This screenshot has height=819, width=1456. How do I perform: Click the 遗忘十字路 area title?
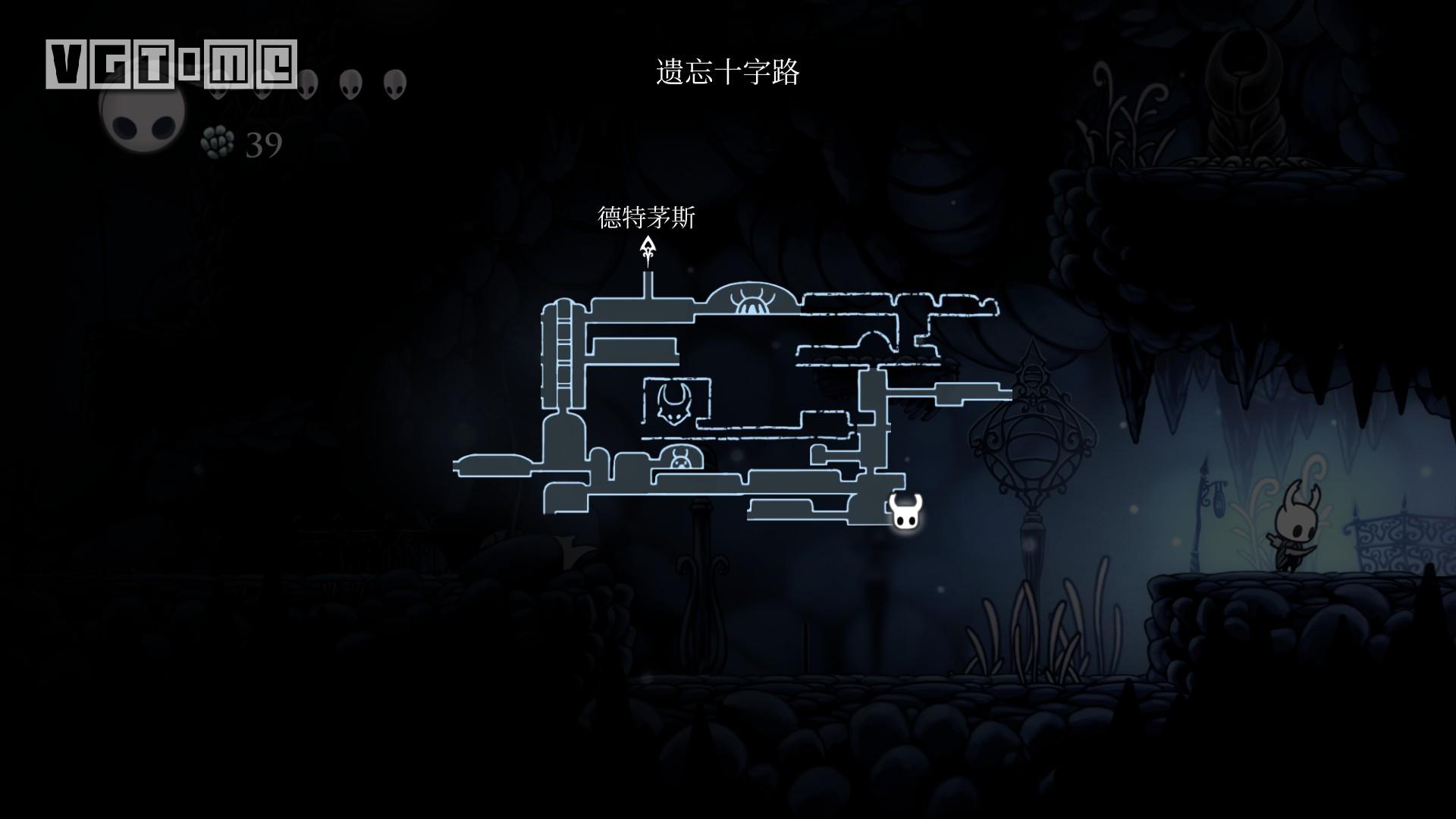pyautogui.click(x=727, y=73)
